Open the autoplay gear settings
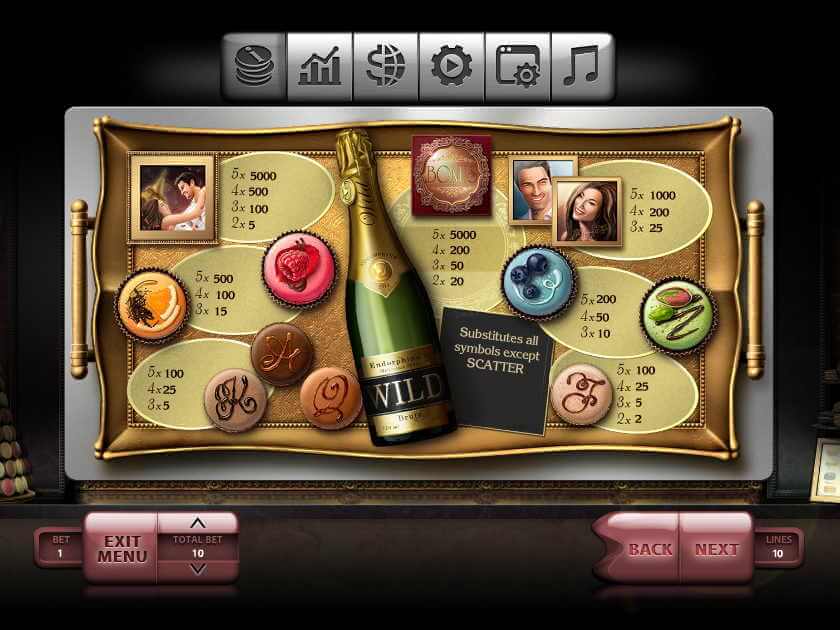The image size is (840, 630). click(x=452, y=67)
